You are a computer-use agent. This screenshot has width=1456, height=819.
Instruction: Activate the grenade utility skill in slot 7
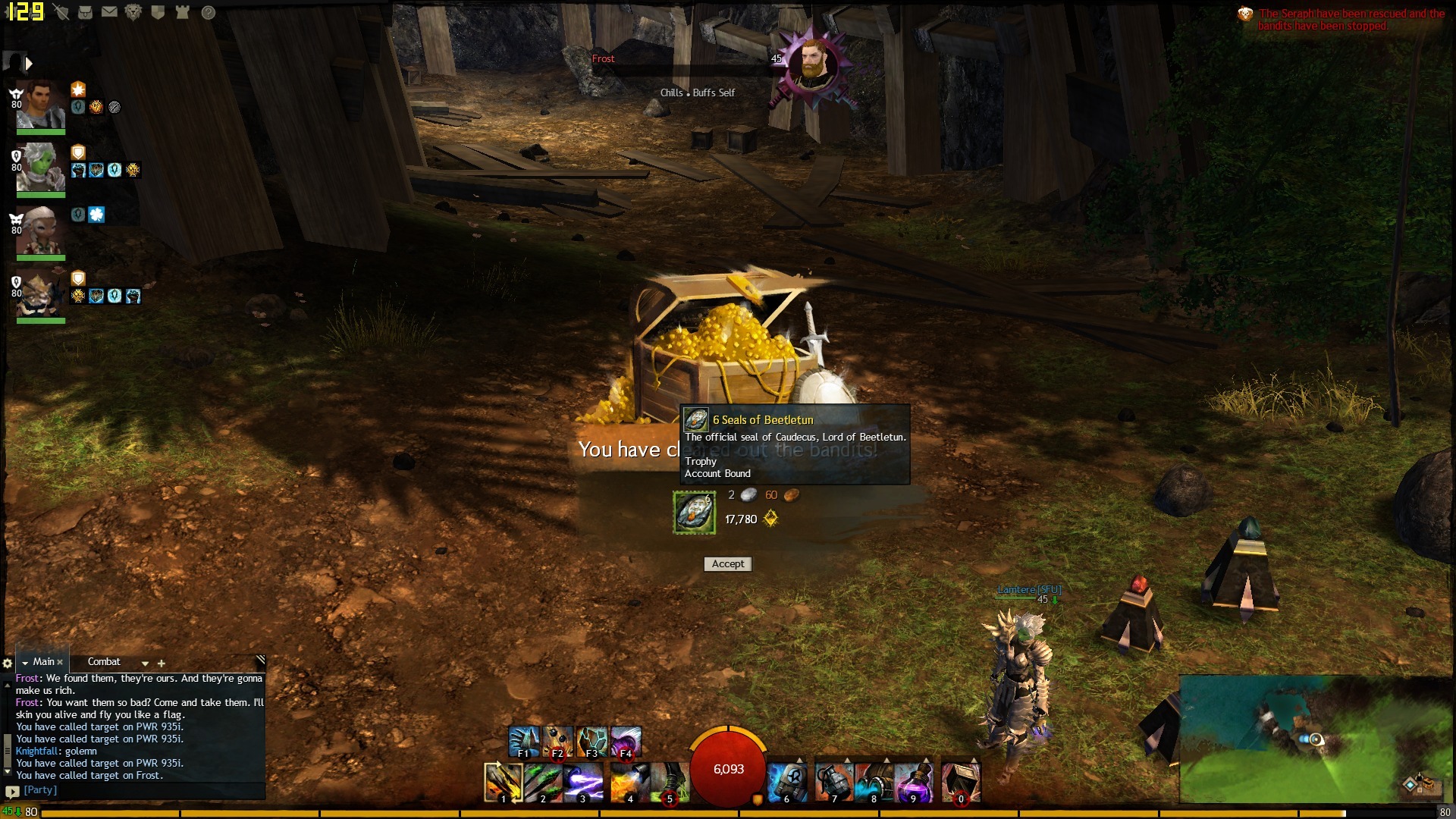click(833, 782)
